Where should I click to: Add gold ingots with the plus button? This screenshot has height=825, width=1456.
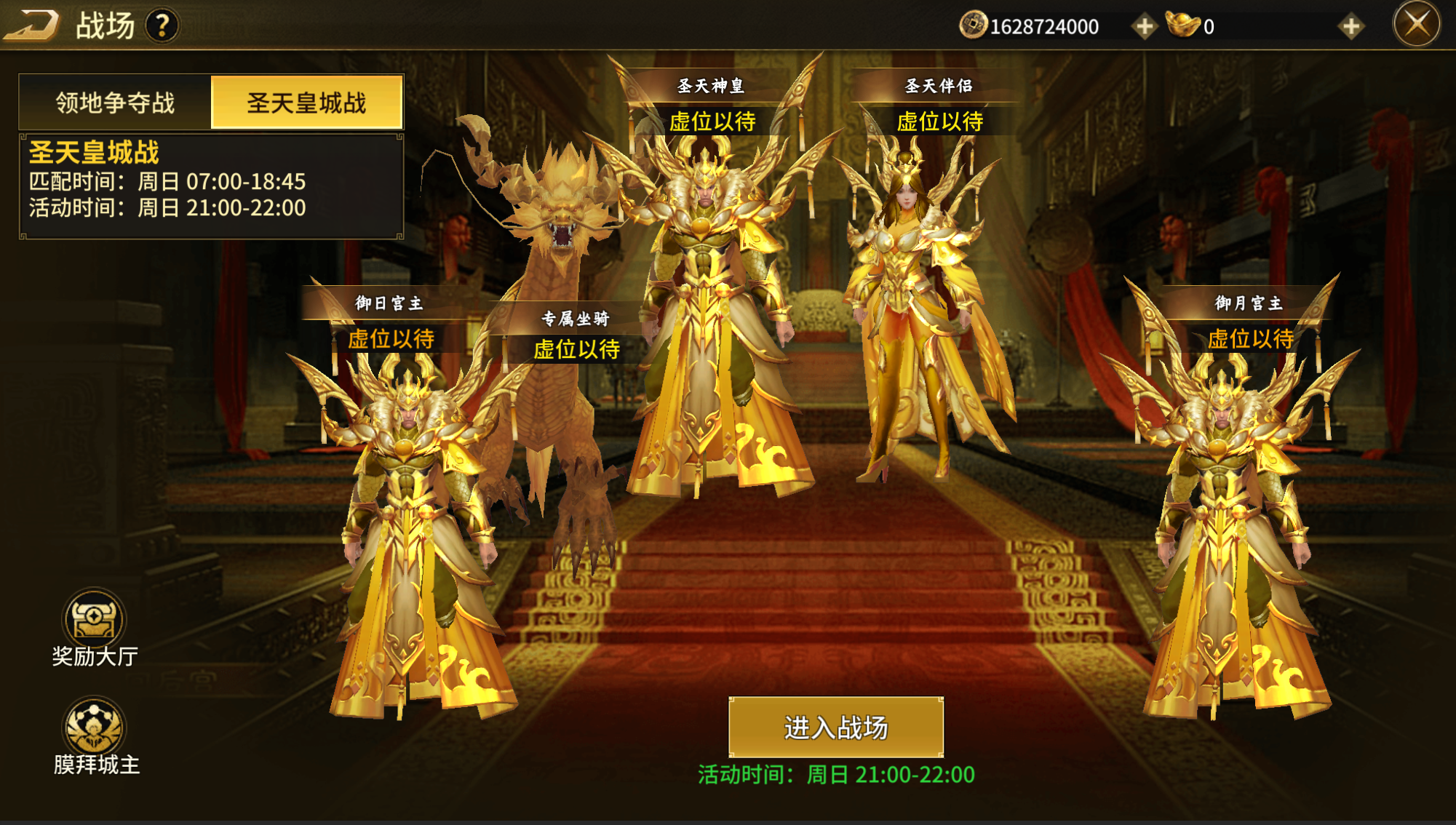pos(1350,27)
